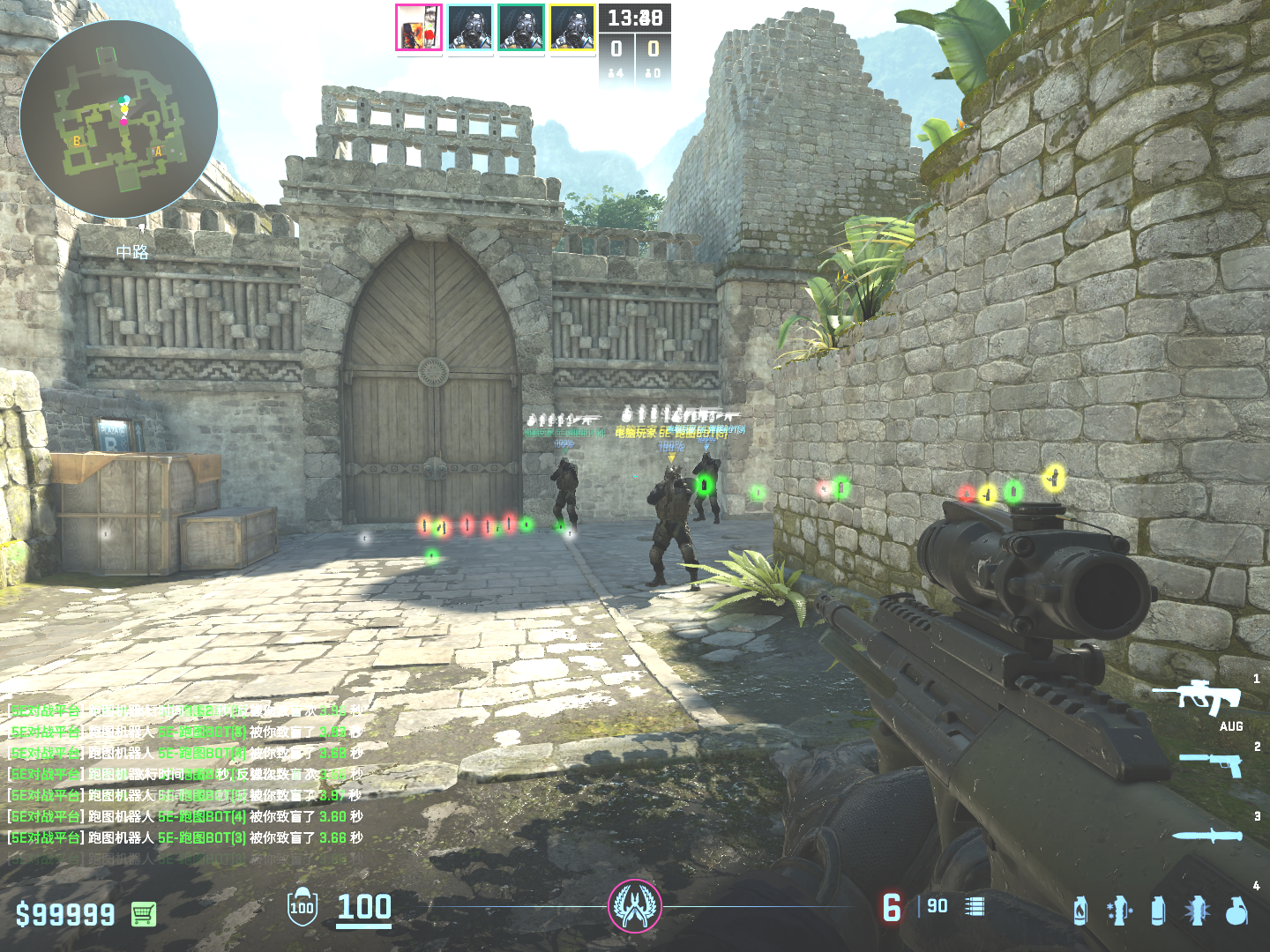The height and width of the screenshot is (952, 1270).
Task: Pick the round HE grenade icon
Action: pos(1236,911)
